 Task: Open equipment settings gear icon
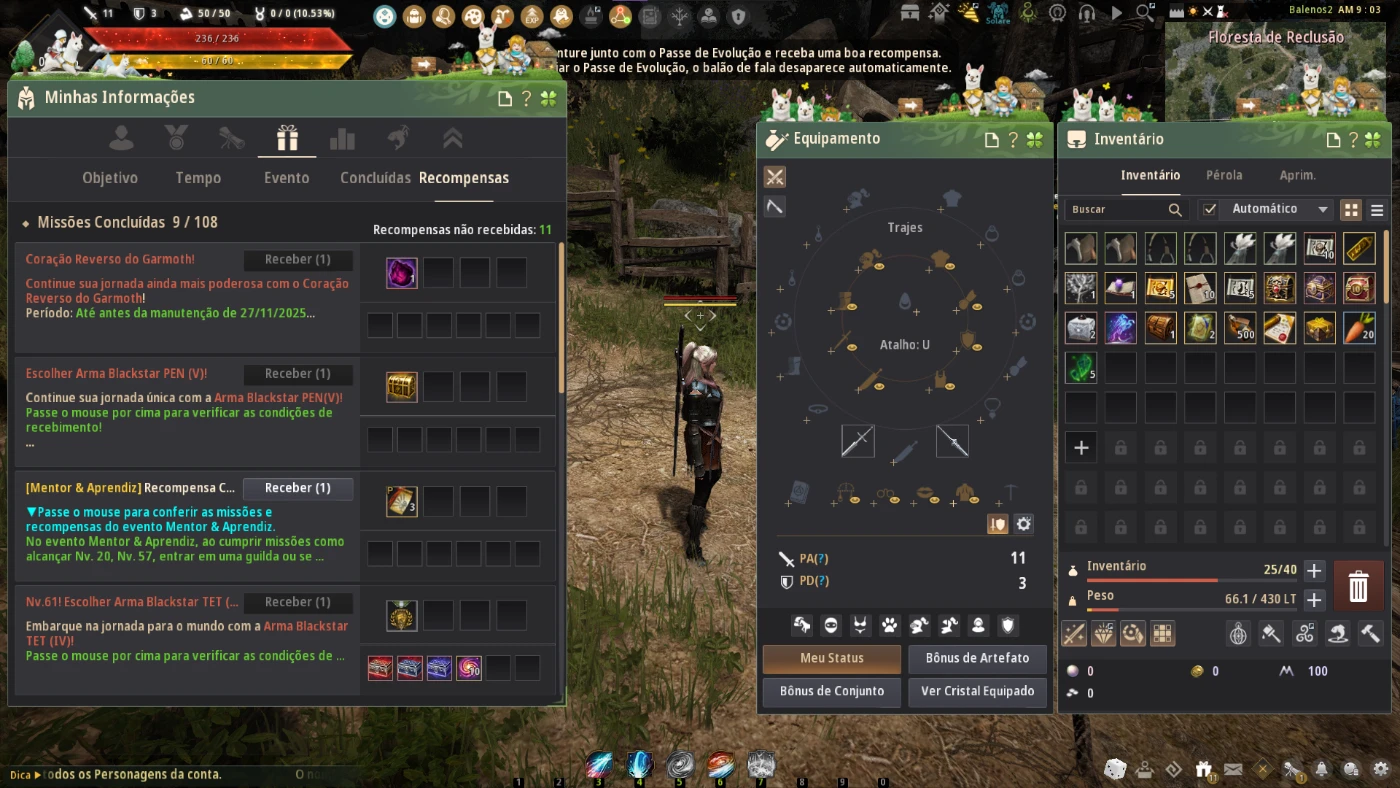point(1023,524)
